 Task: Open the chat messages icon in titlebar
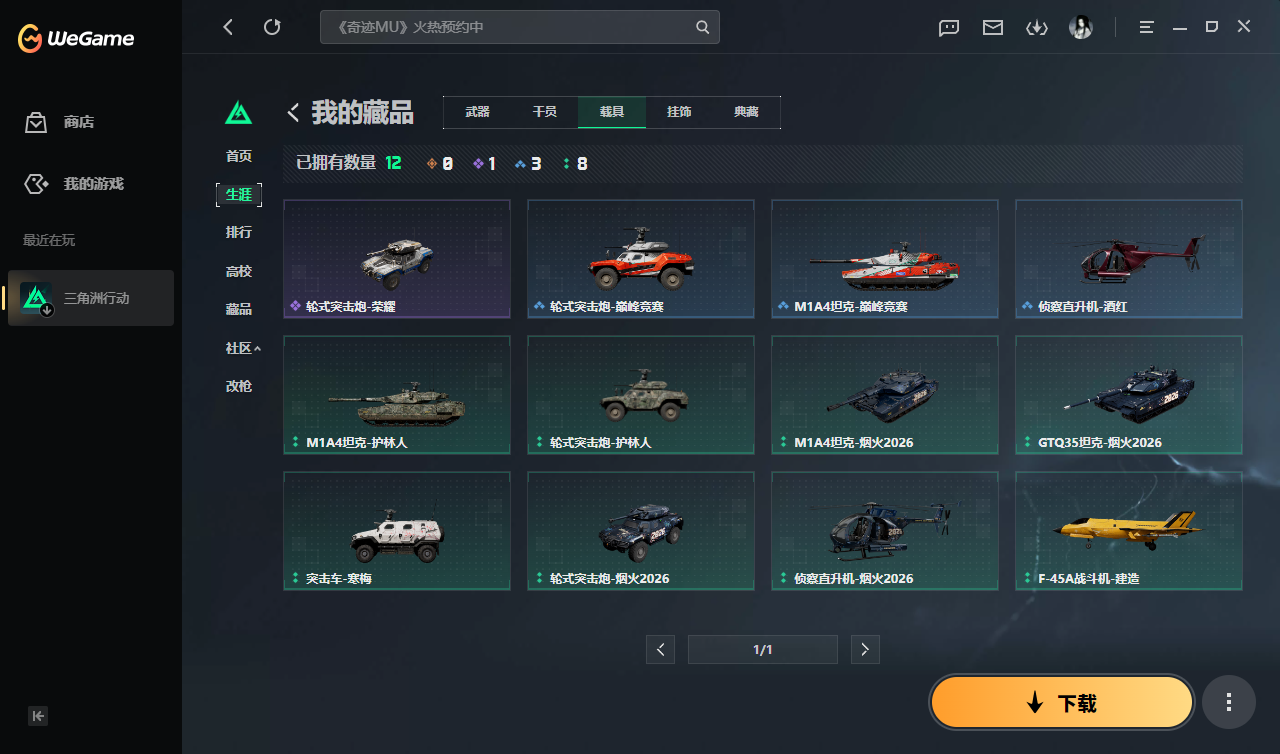tap(948, 28)
